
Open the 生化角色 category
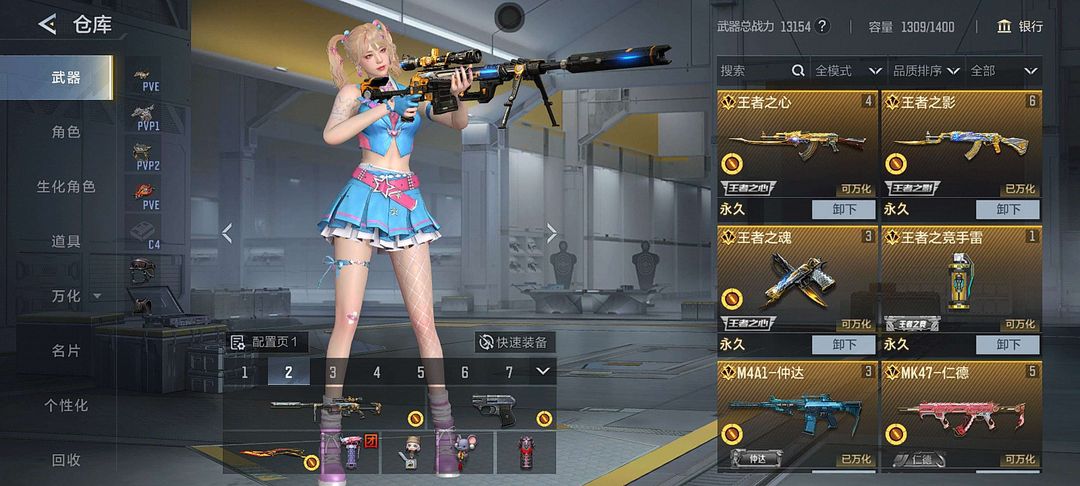point(66,187)
